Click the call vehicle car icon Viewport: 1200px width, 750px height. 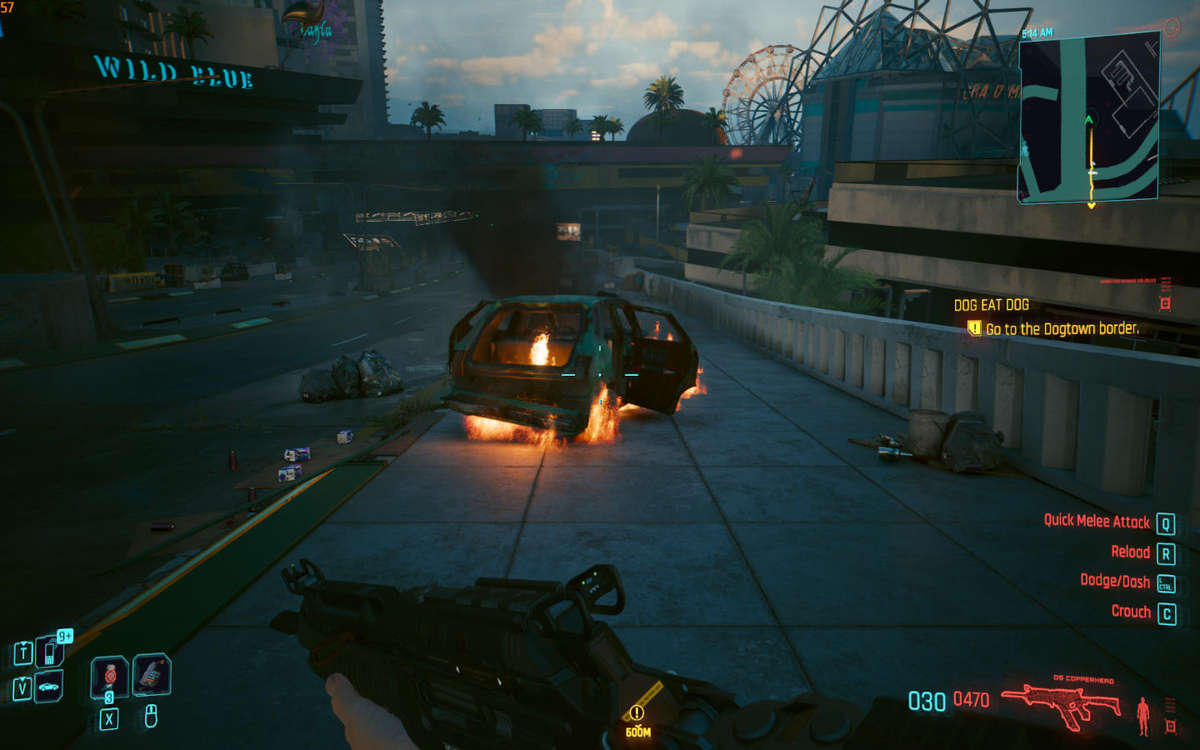(x=48, y=687)
